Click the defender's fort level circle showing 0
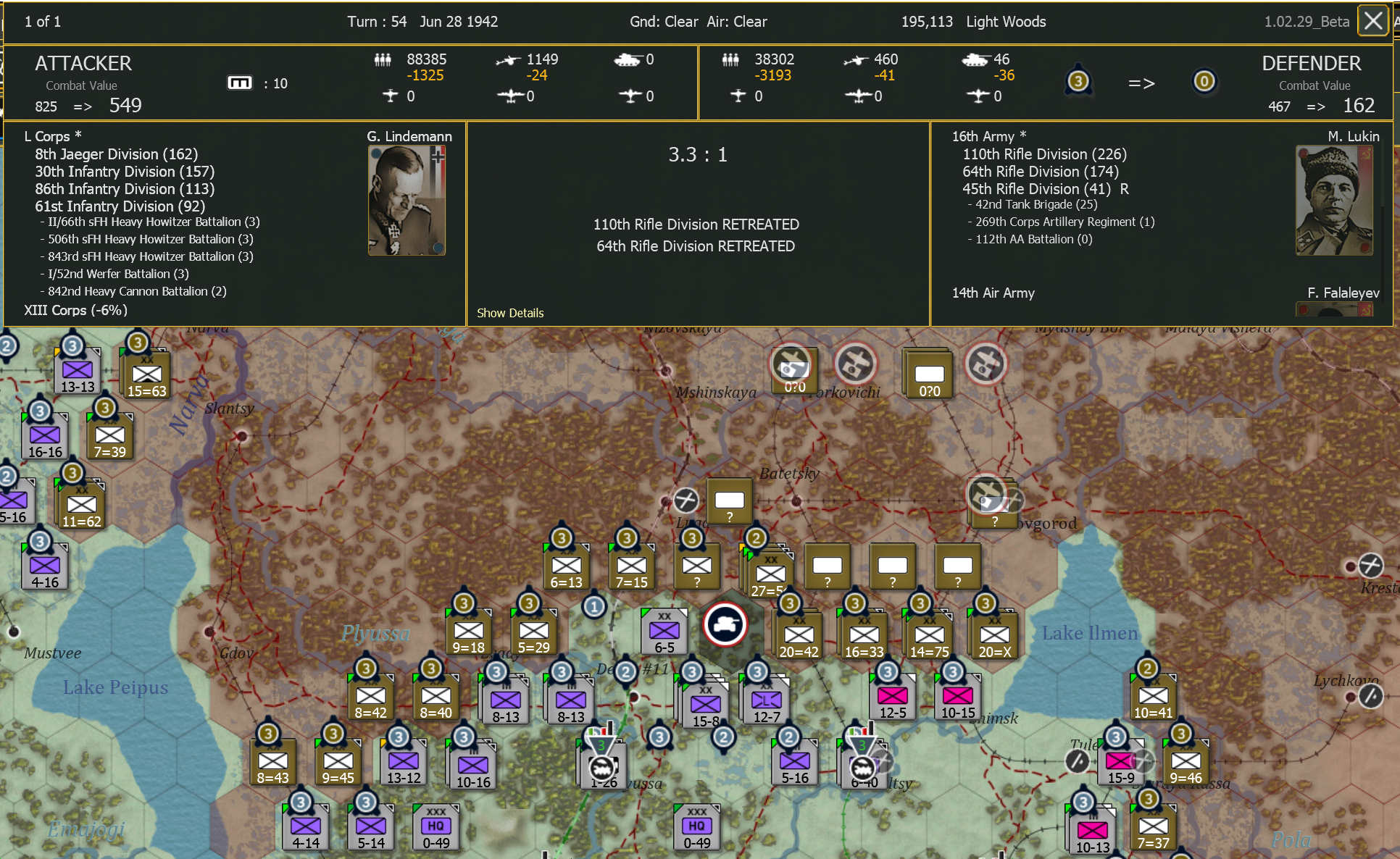The width and height of the screenshot is (1400, 859). click(x=1204, y=82)
